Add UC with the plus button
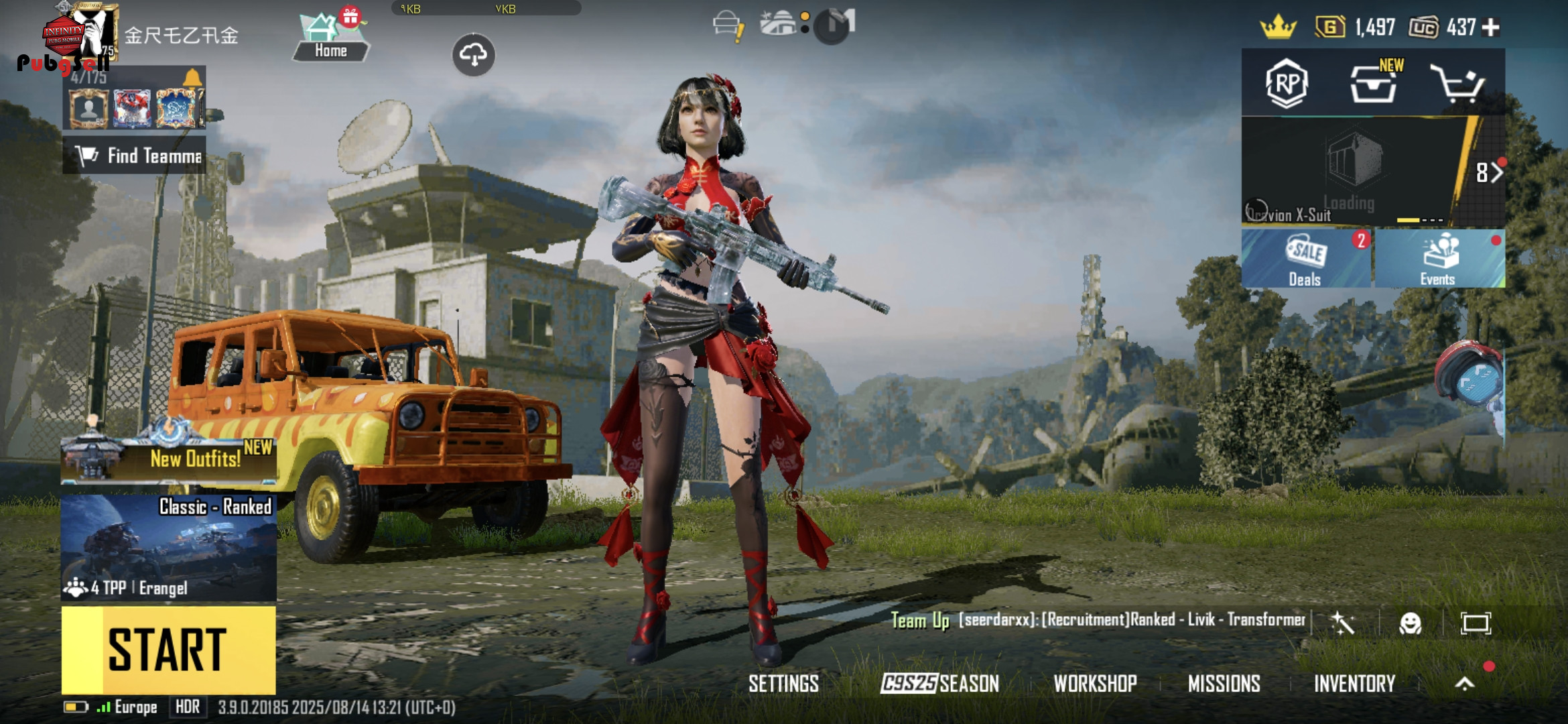Image resolution: width=1568 pixels, height=724 pixels. coord(1491,27)
